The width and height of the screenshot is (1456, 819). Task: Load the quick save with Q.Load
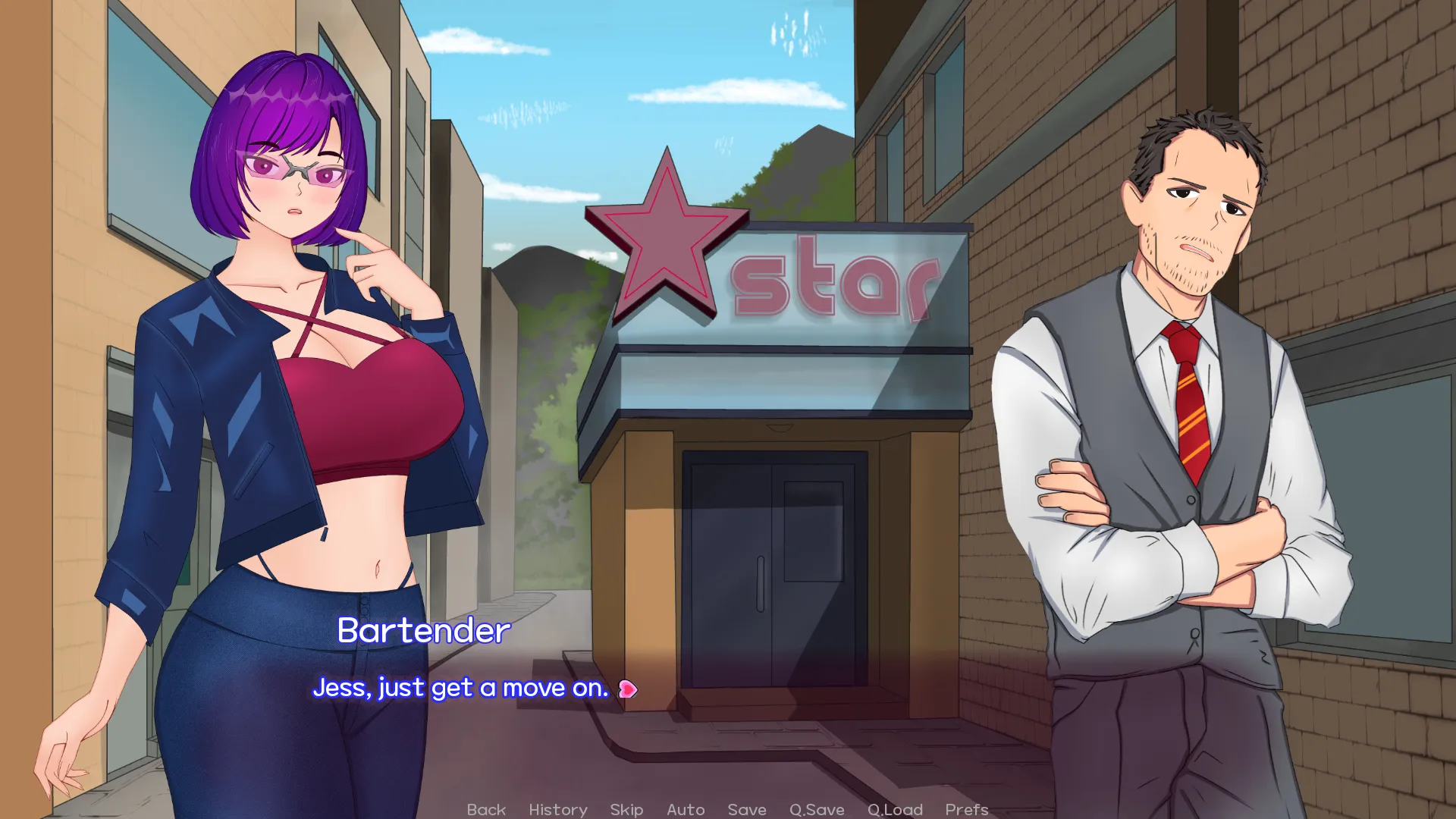click(x=895, y=809)
